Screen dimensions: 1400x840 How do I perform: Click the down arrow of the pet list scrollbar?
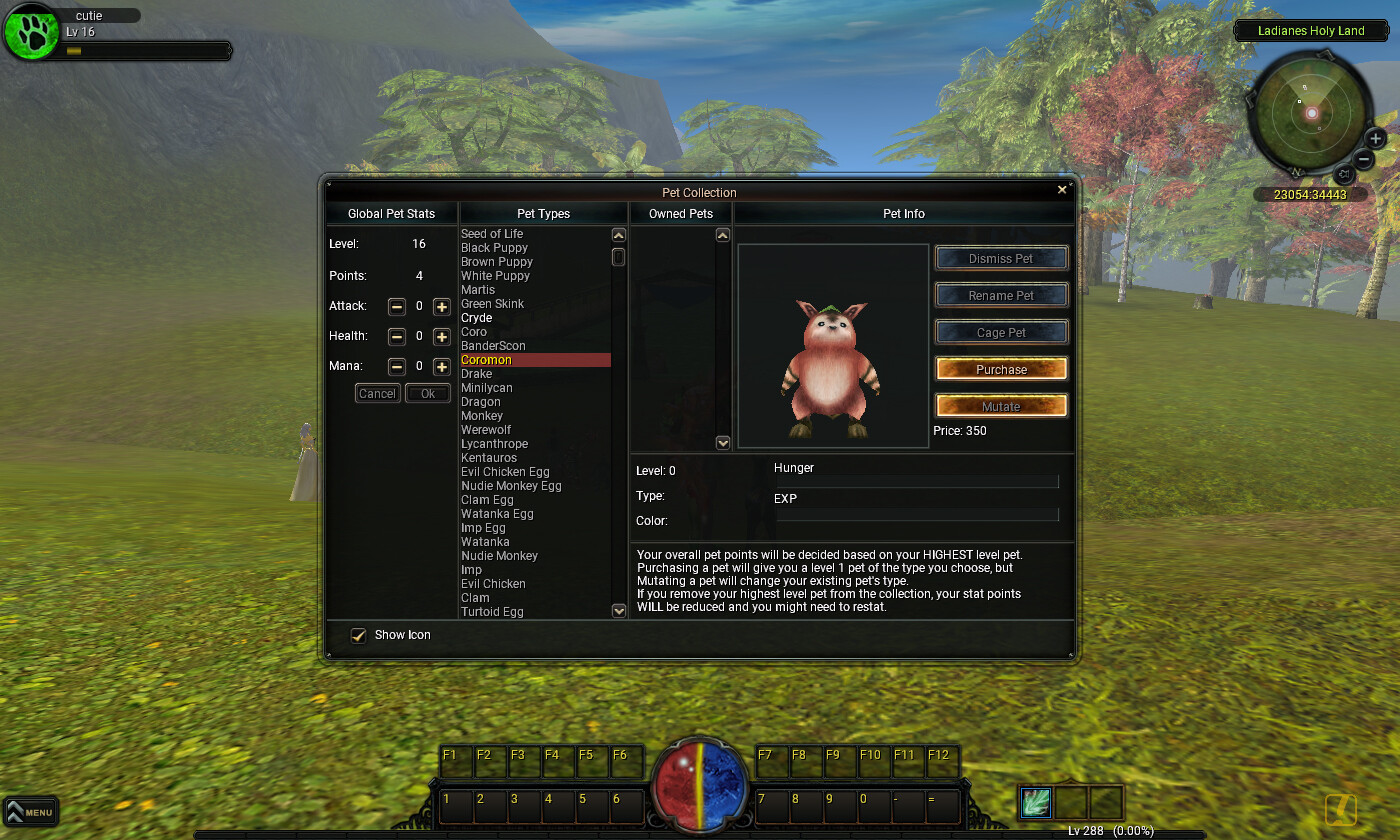618,610
